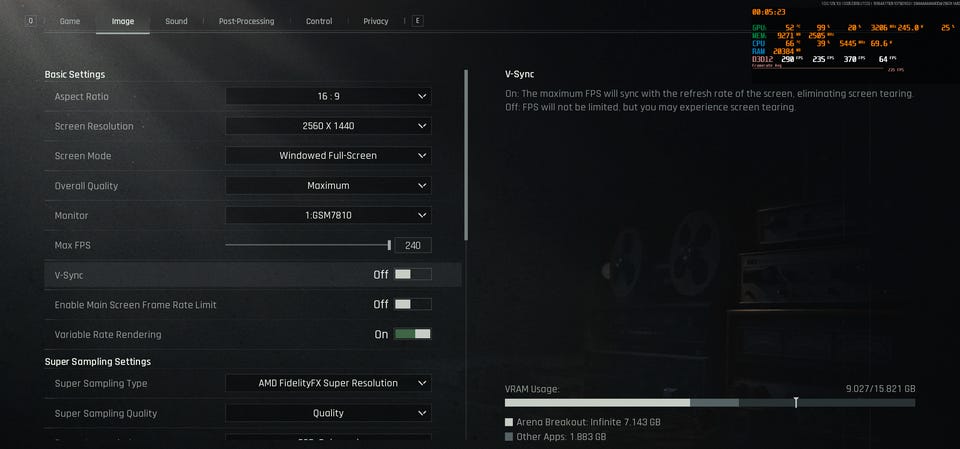Open the Super Sampling Type dropdown

pyautogui.click(x=328, y=383)
